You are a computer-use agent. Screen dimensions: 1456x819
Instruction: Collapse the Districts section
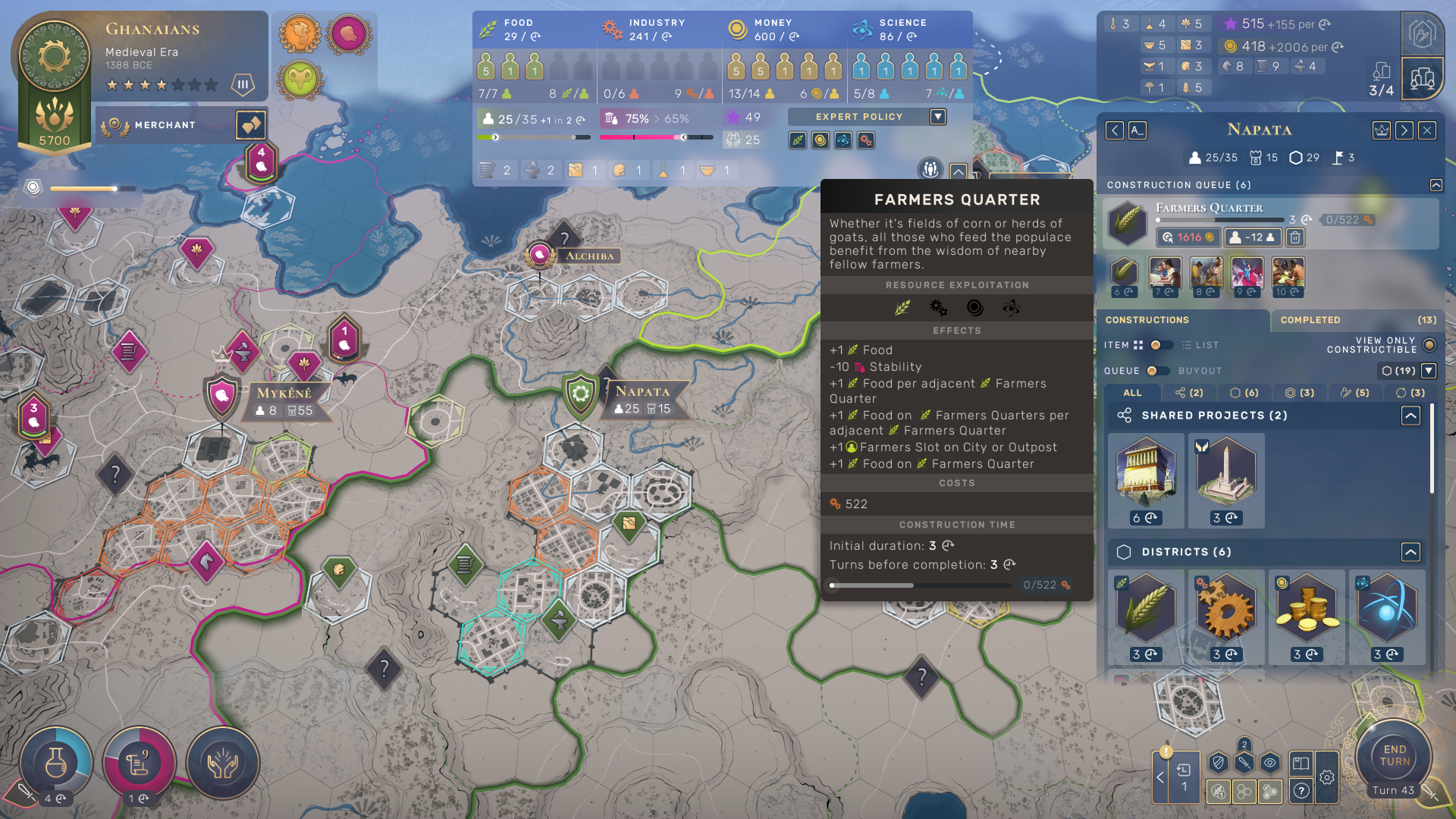(1410, 552)
